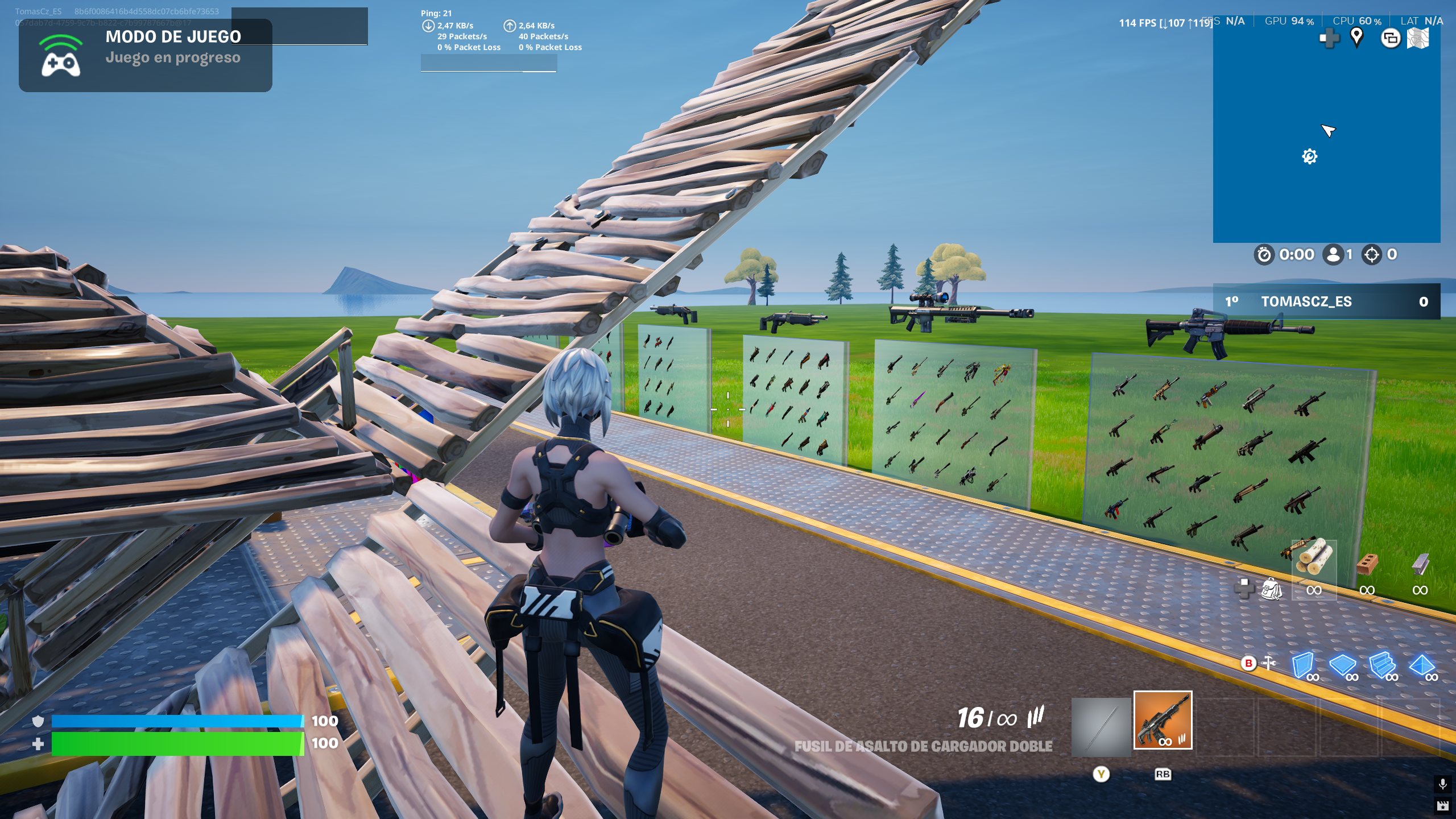Screen dimensions: 1456x819
Task: Open the backpack inventory icon
Action: click(1271, 589)
